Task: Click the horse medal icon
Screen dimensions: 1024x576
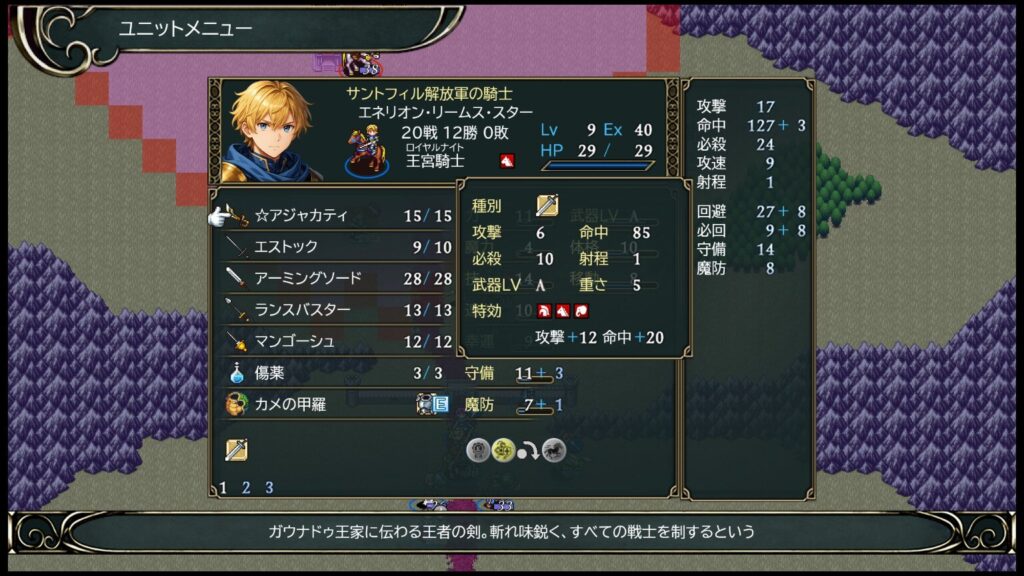Action: click(553, 450)
